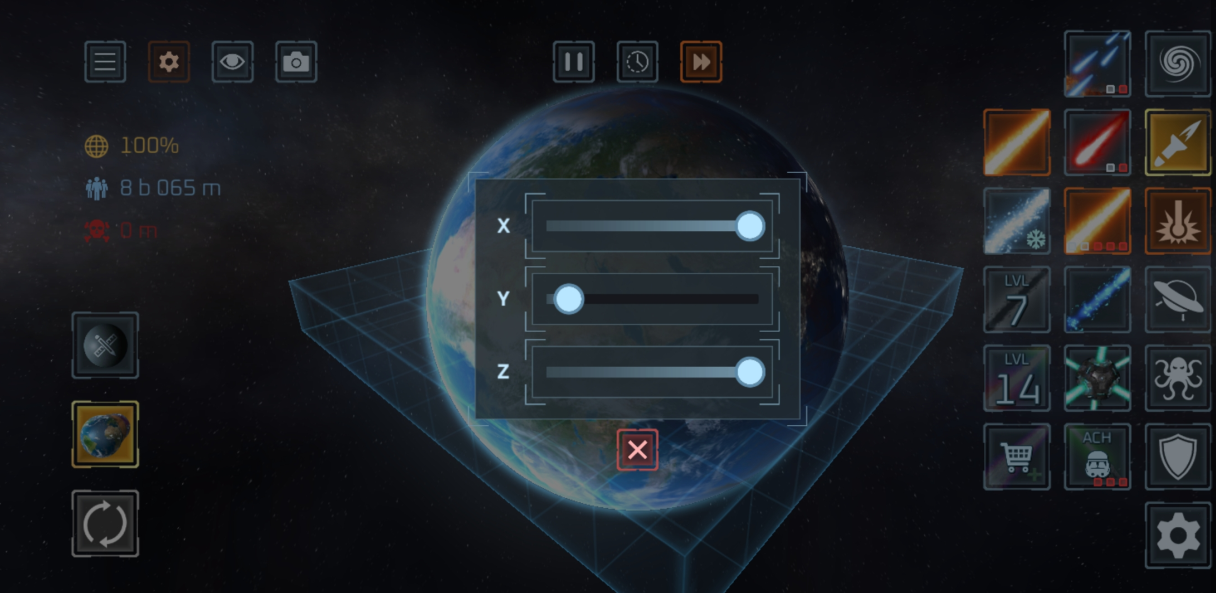Toggle the eye visibility button
This screenshot has height=593, width=1216.
[x=232, y=62]
